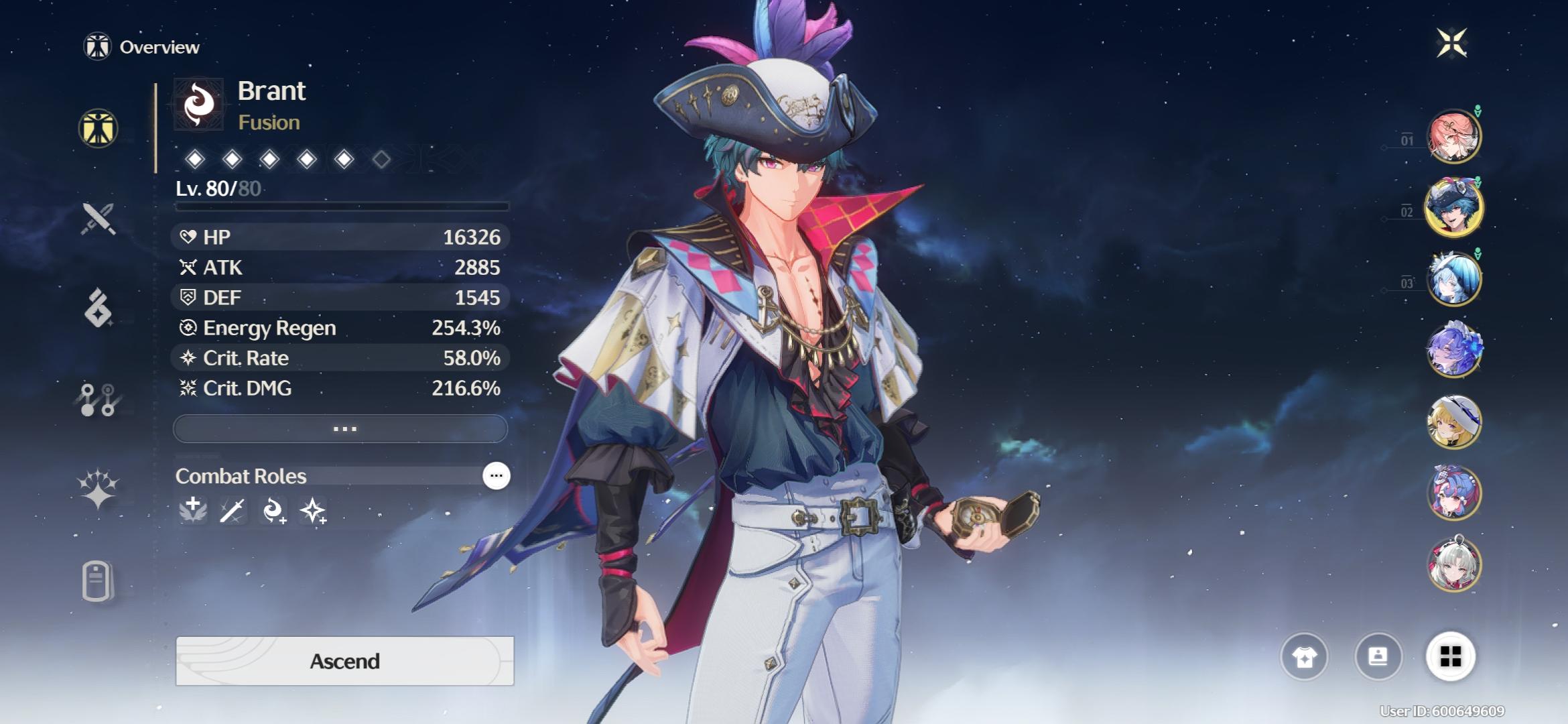This screenshot has width=1568, height=724.
Task: Open the outfit wardrobe shirt button
Action: point(1304,657)
